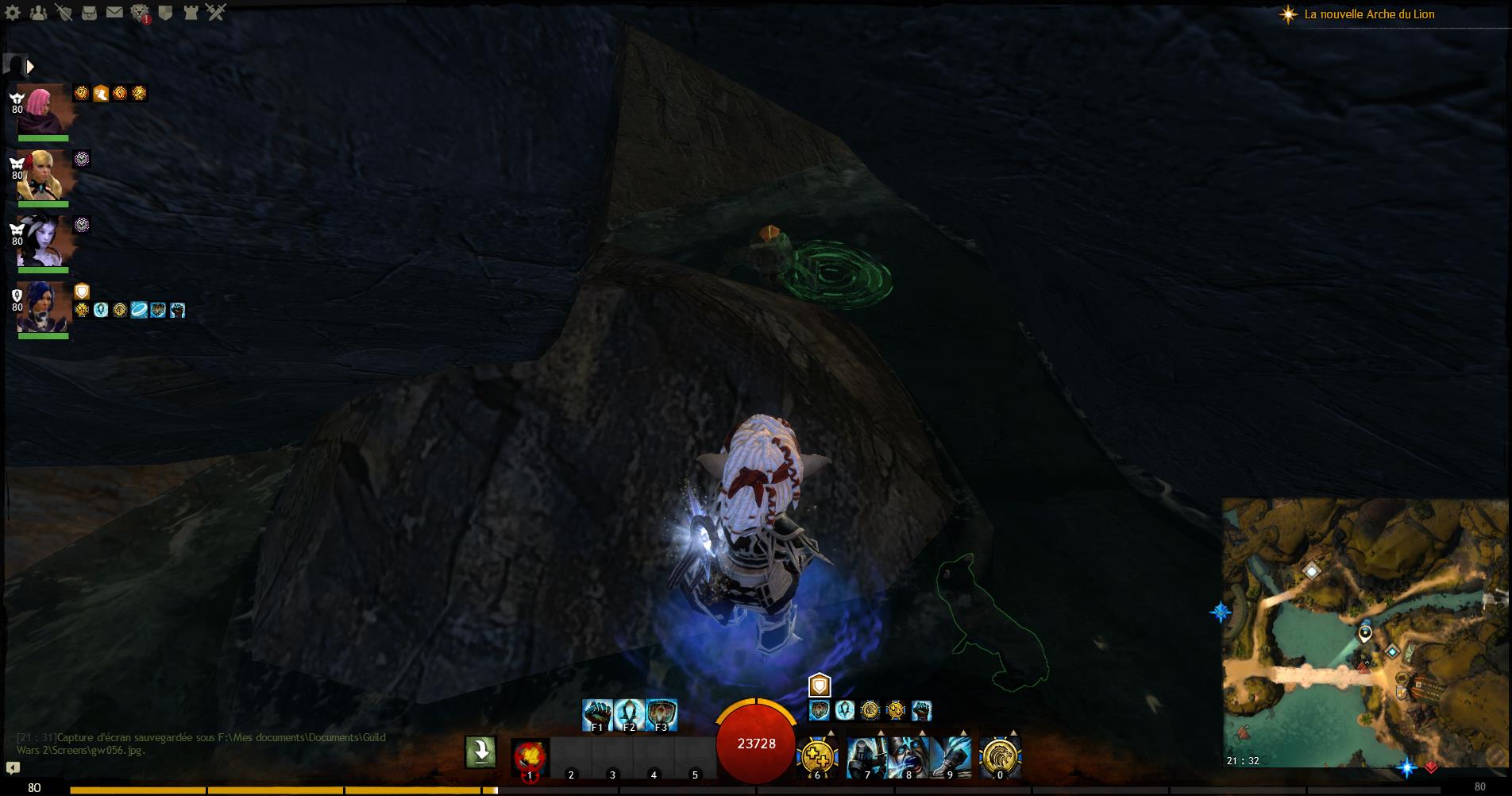The width and height of the screenshot is (1512, 796).
Task: Open the inventory bag icon
Action: click(x=90, y=12)
